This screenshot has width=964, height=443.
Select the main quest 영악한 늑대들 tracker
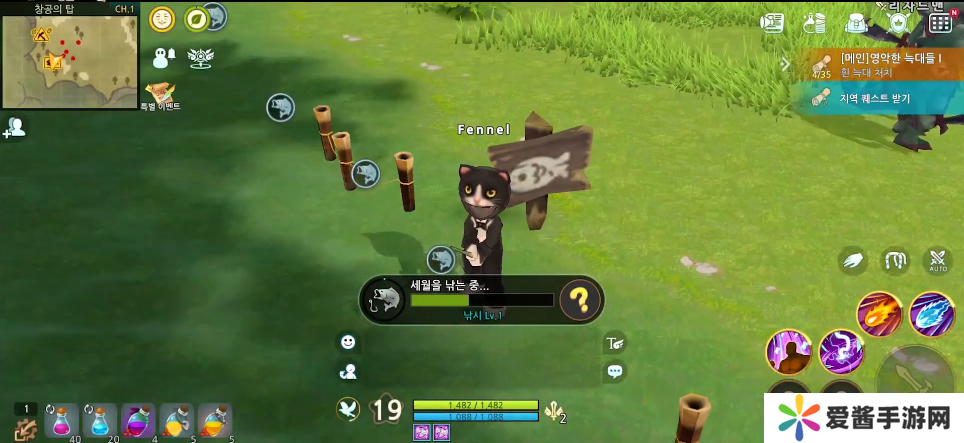tap(880, 65)
